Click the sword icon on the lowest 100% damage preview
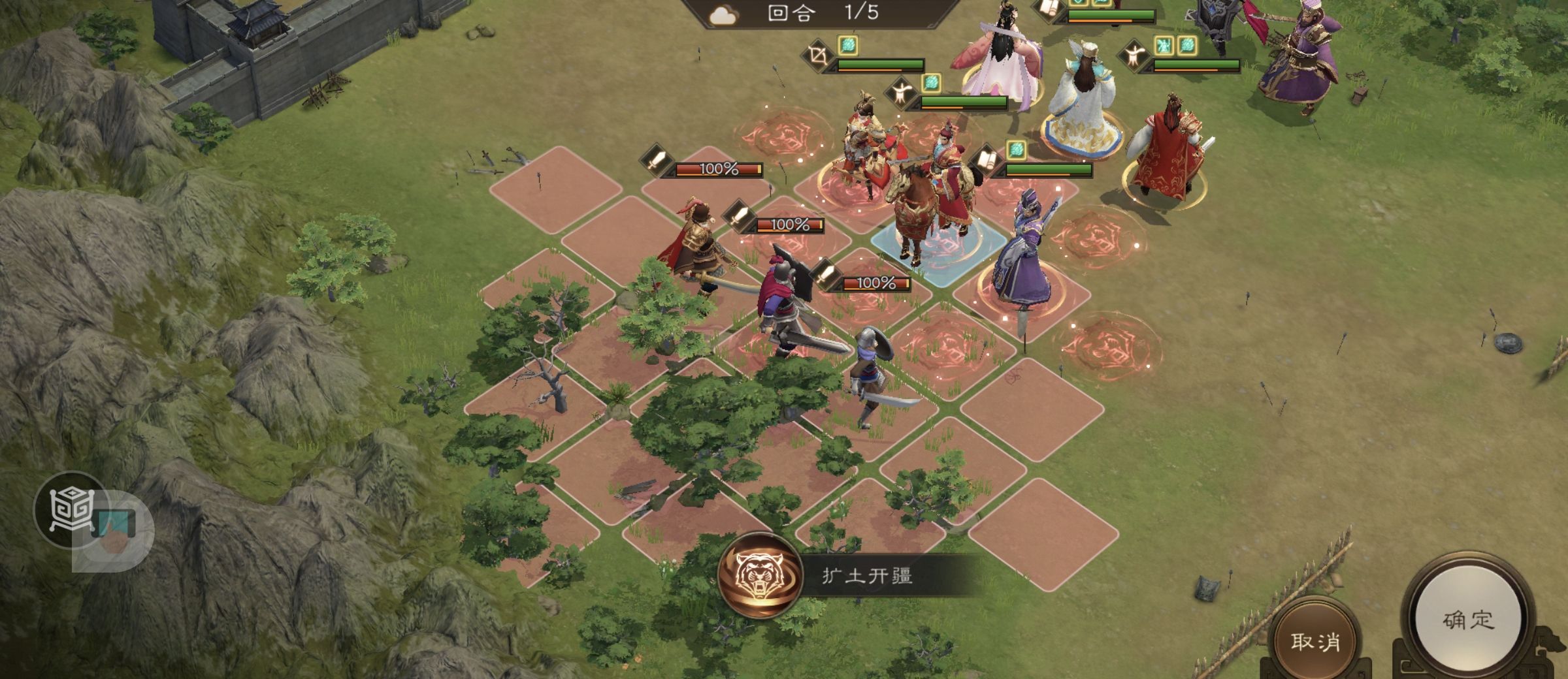 825,277
